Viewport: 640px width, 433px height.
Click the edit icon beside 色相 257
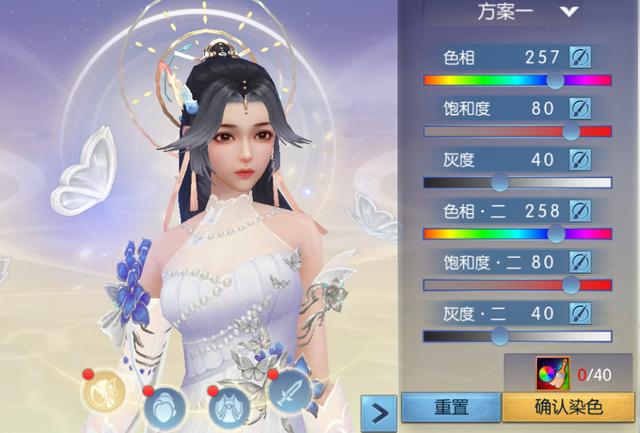(580, 57)
